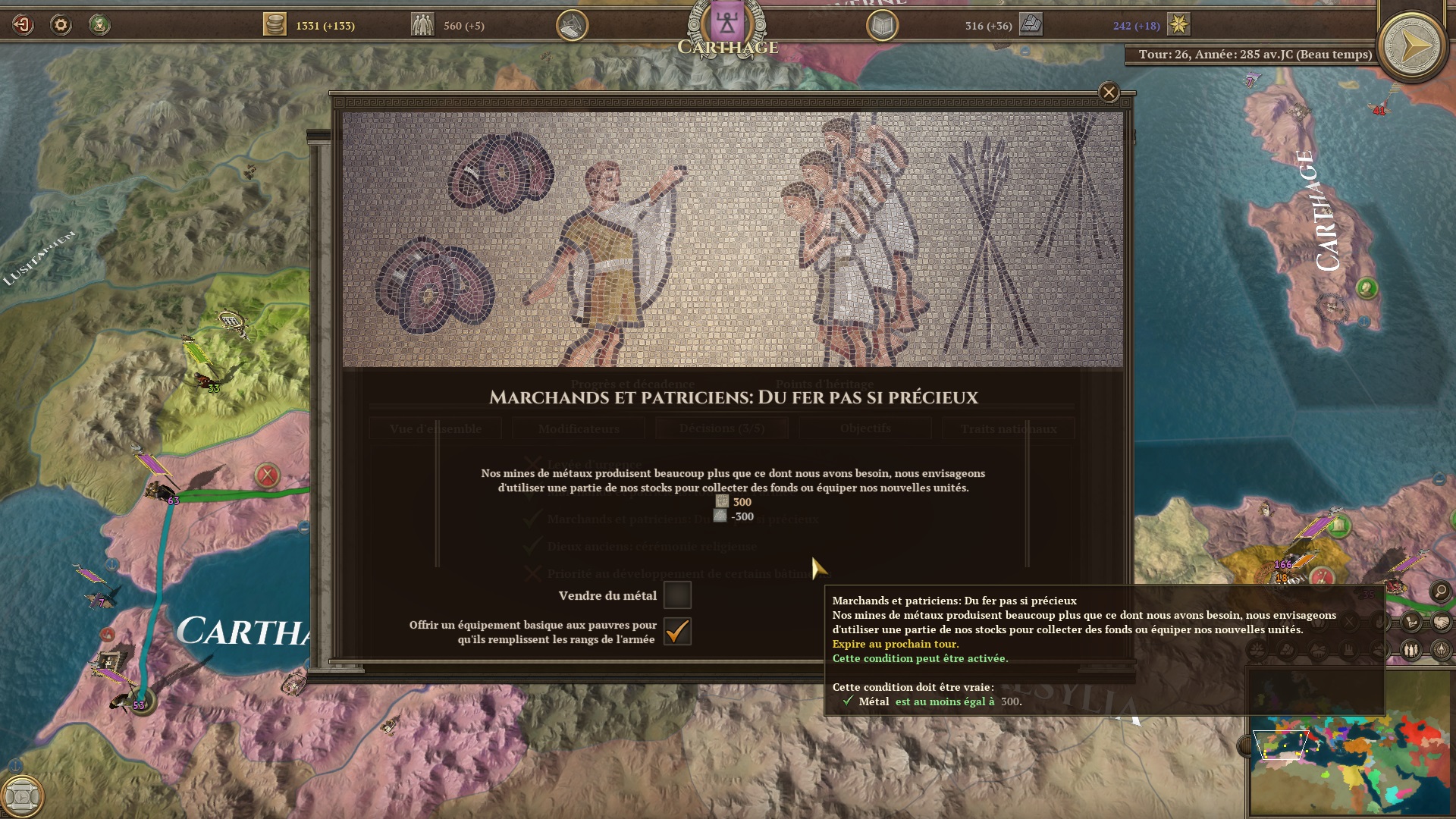Viewport: 1456px width, 819px height.
Task: Close the decision popup with the X
Action: tap(1109, 93)
